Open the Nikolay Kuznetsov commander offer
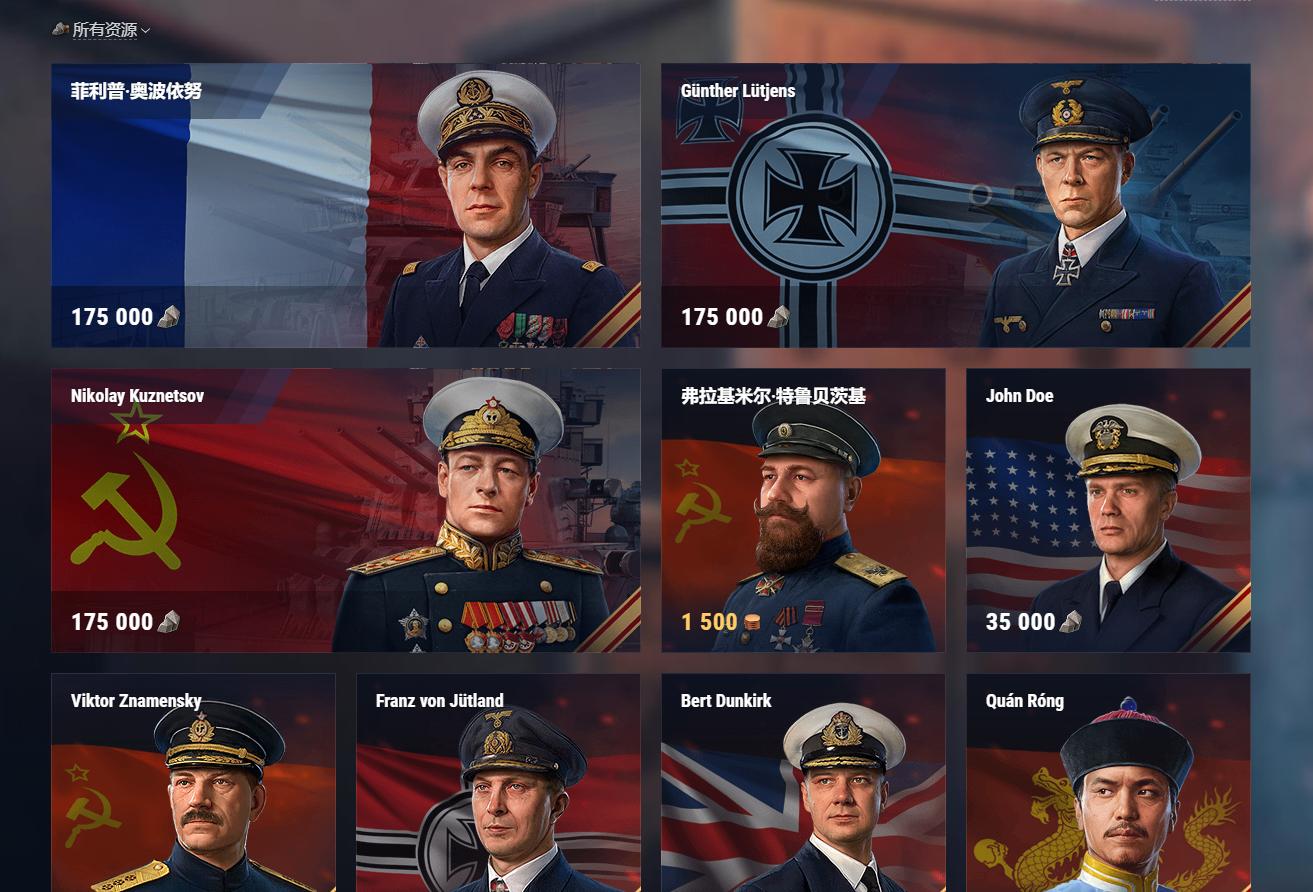 pos(345,510)
